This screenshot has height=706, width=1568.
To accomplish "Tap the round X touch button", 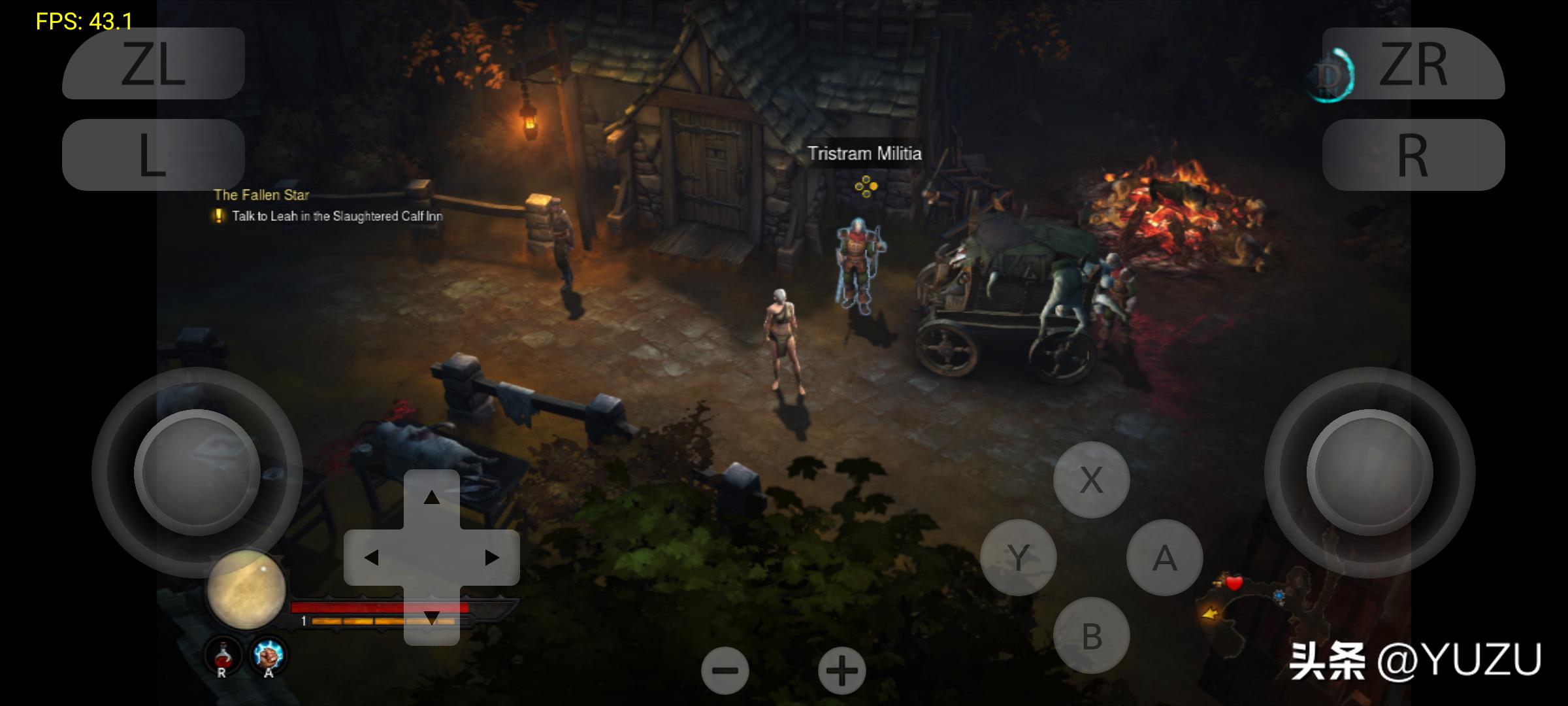I will (1091, 480).
